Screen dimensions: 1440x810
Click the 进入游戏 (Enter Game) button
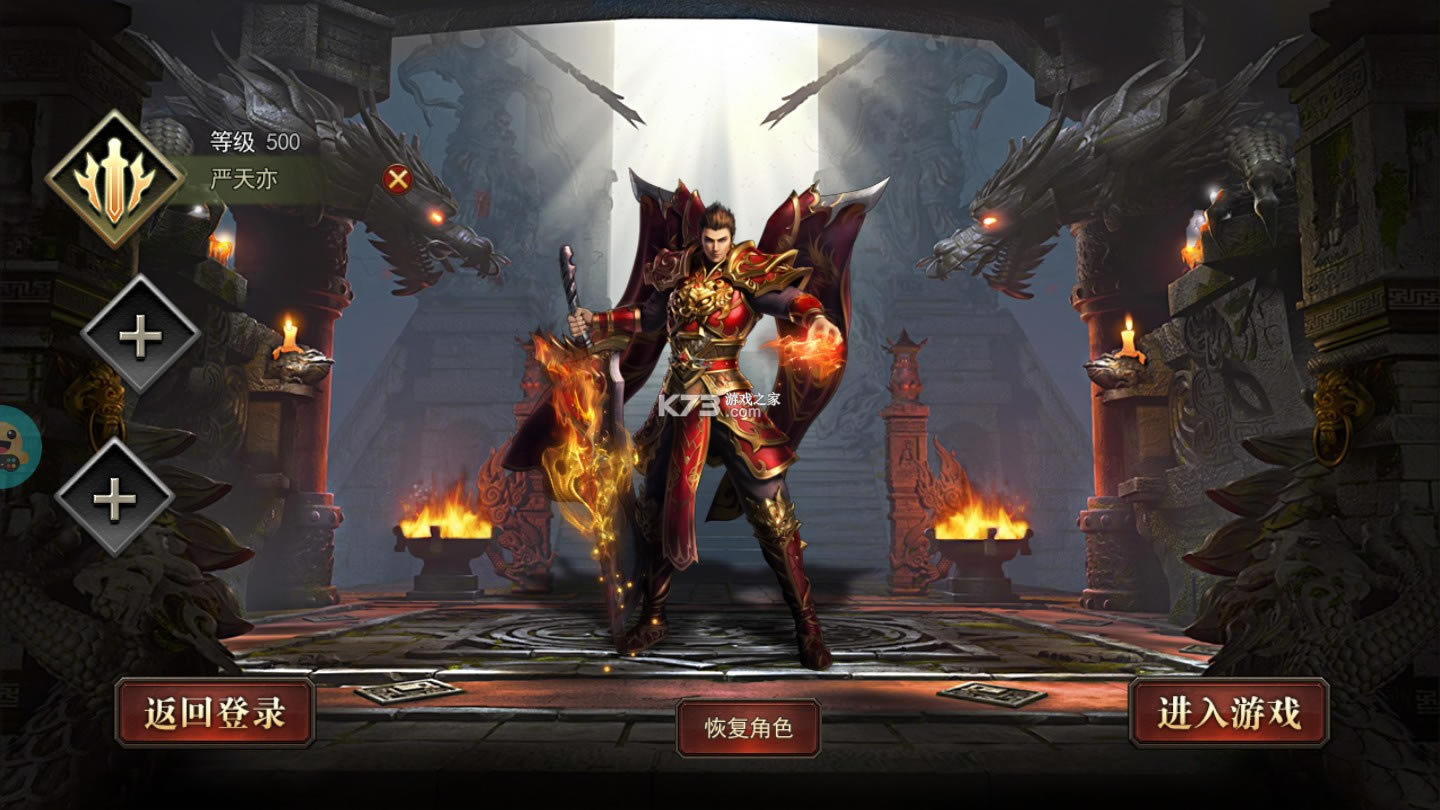(x=1229, y=713)
